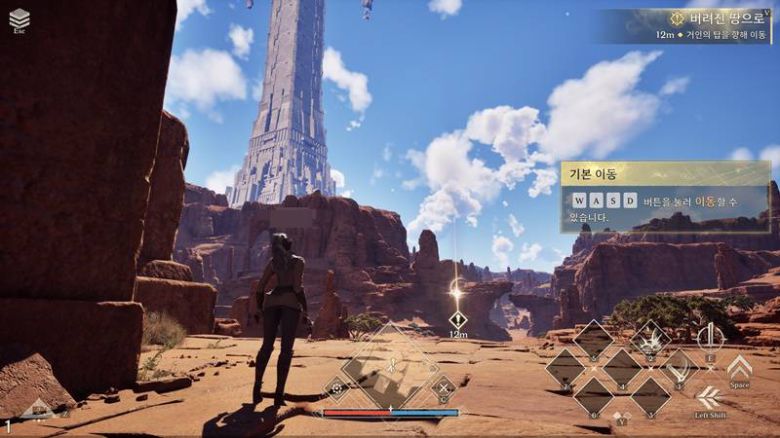The width and height of the screenshot is (780, 438).
Task: Click the quest waypoint marker showing 12m
Action: pos(458,320)
